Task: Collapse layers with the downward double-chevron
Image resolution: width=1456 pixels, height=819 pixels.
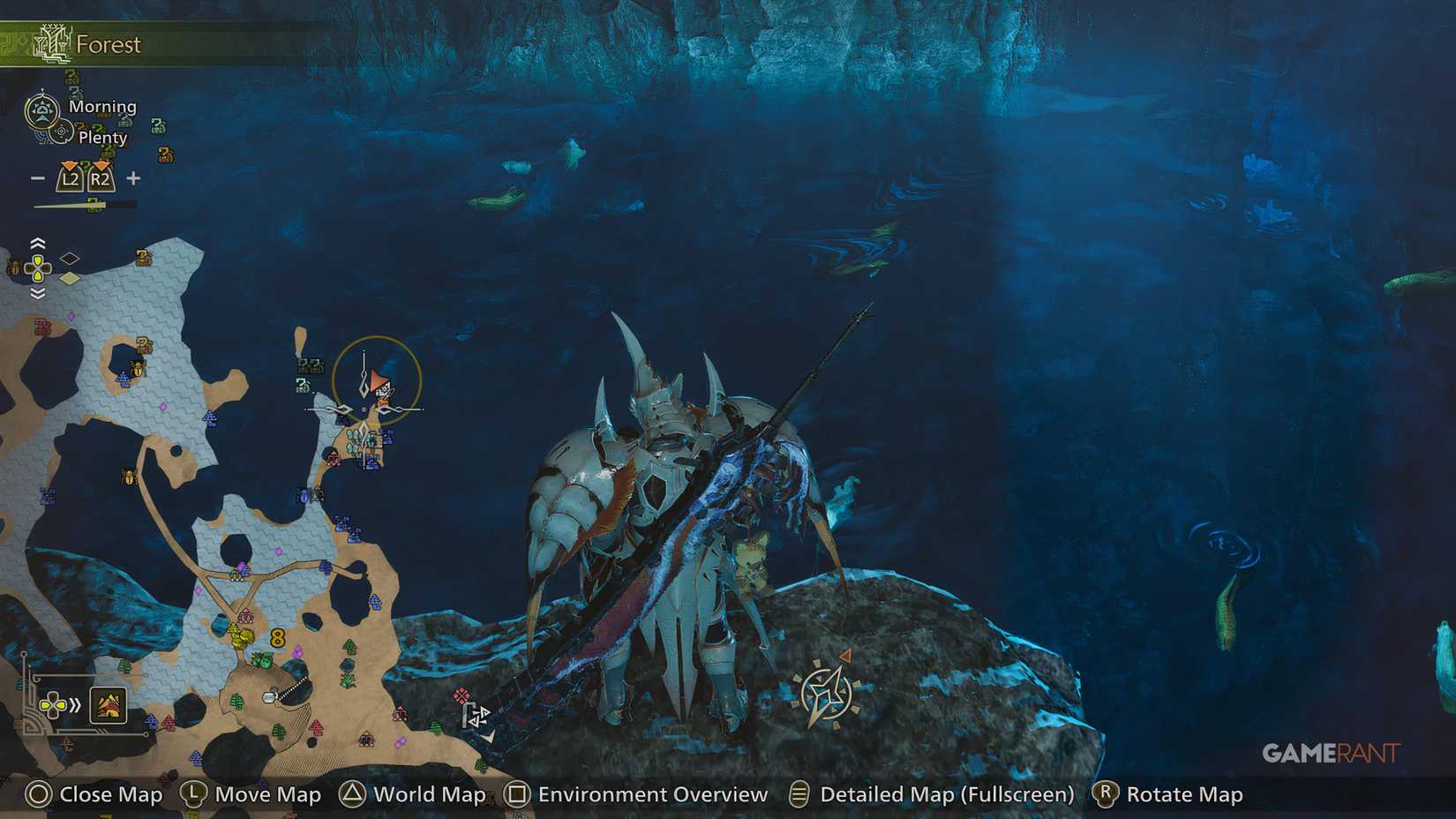Action: [x=37, y=291]
